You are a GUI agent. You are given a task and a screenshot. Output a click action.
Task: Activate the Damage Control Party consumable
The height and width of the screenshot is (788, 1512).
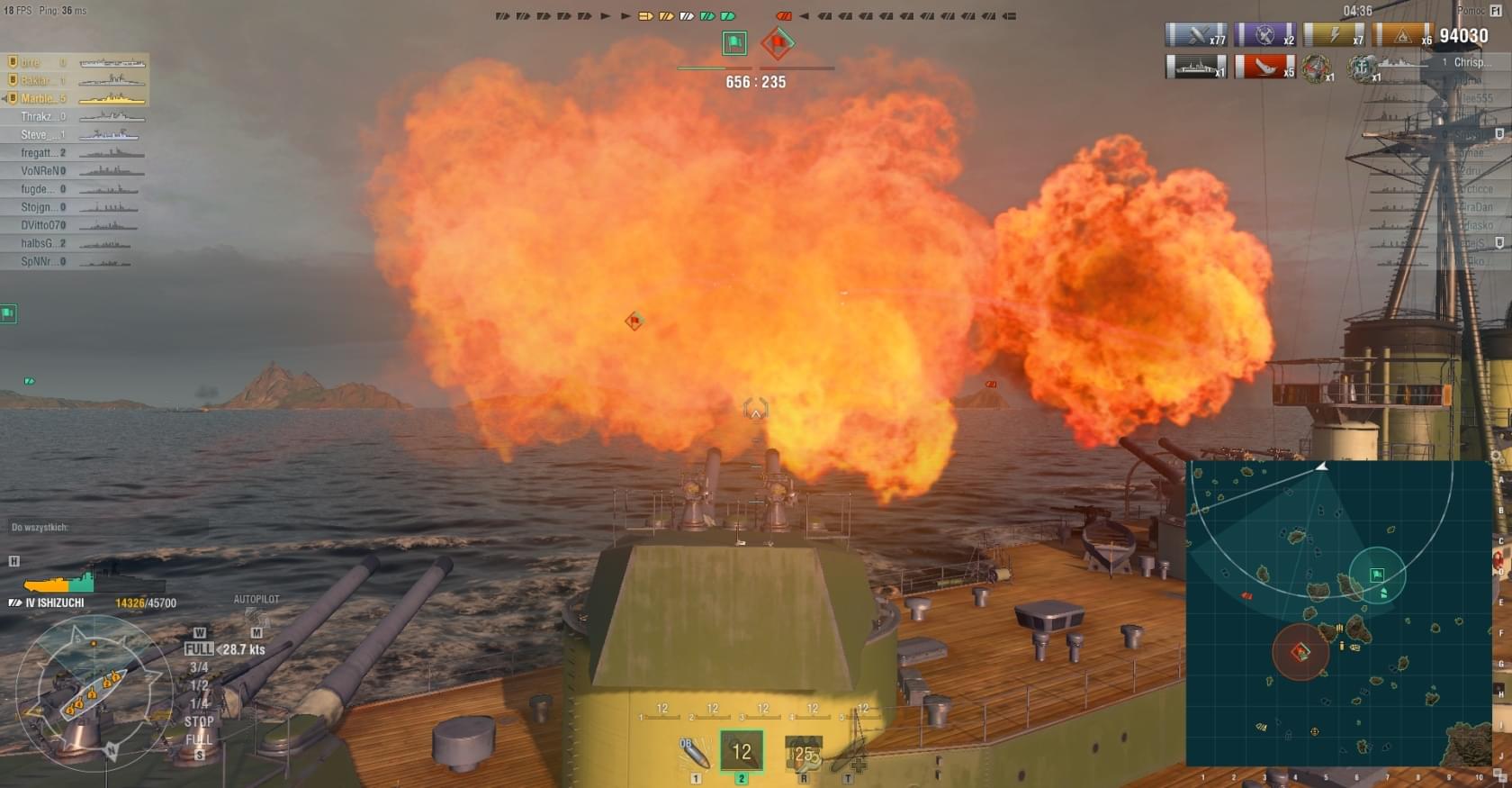pos(803,753)
